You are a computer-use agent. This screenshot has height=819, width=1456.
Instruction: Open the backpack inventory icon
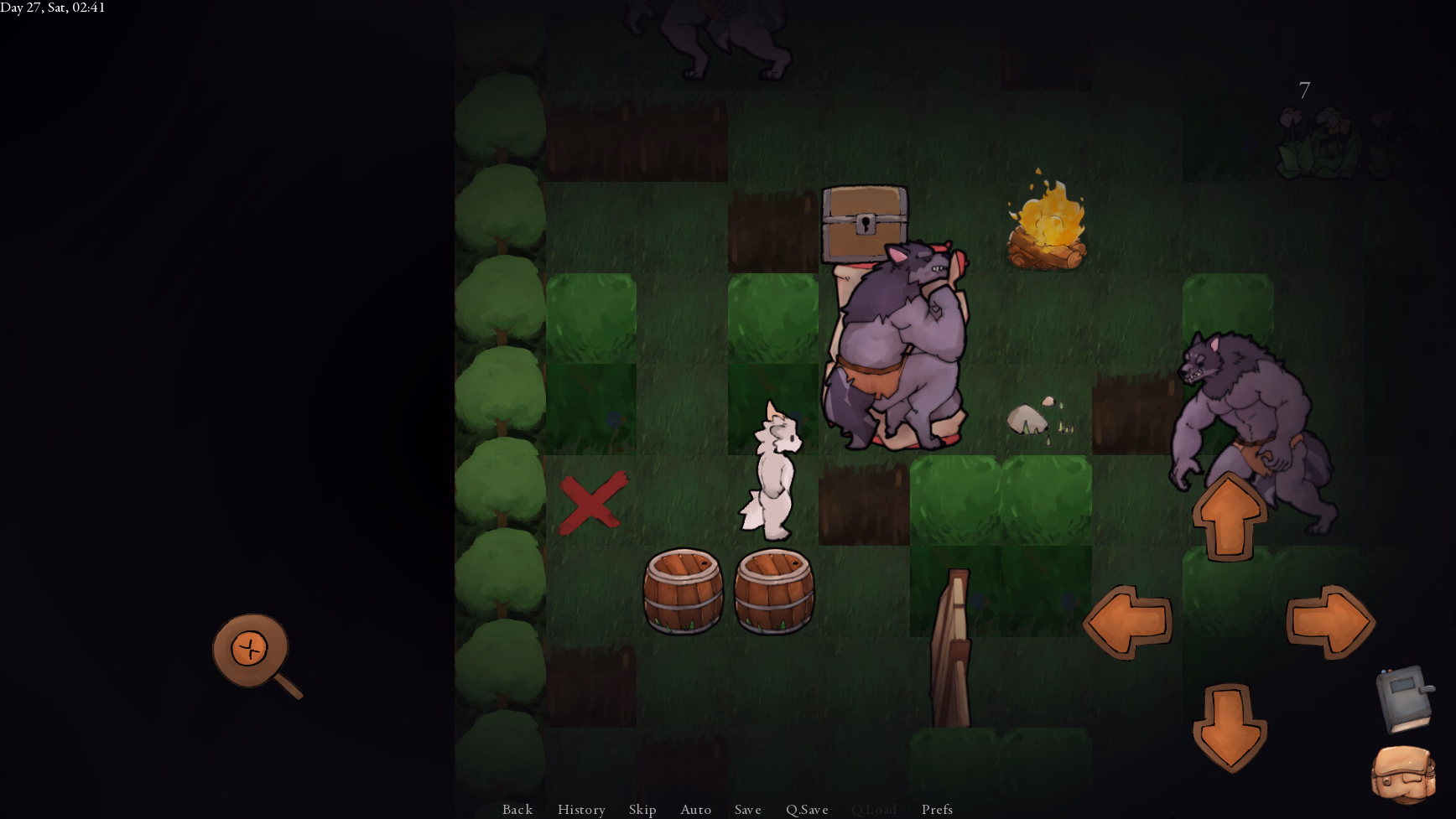1403,775
